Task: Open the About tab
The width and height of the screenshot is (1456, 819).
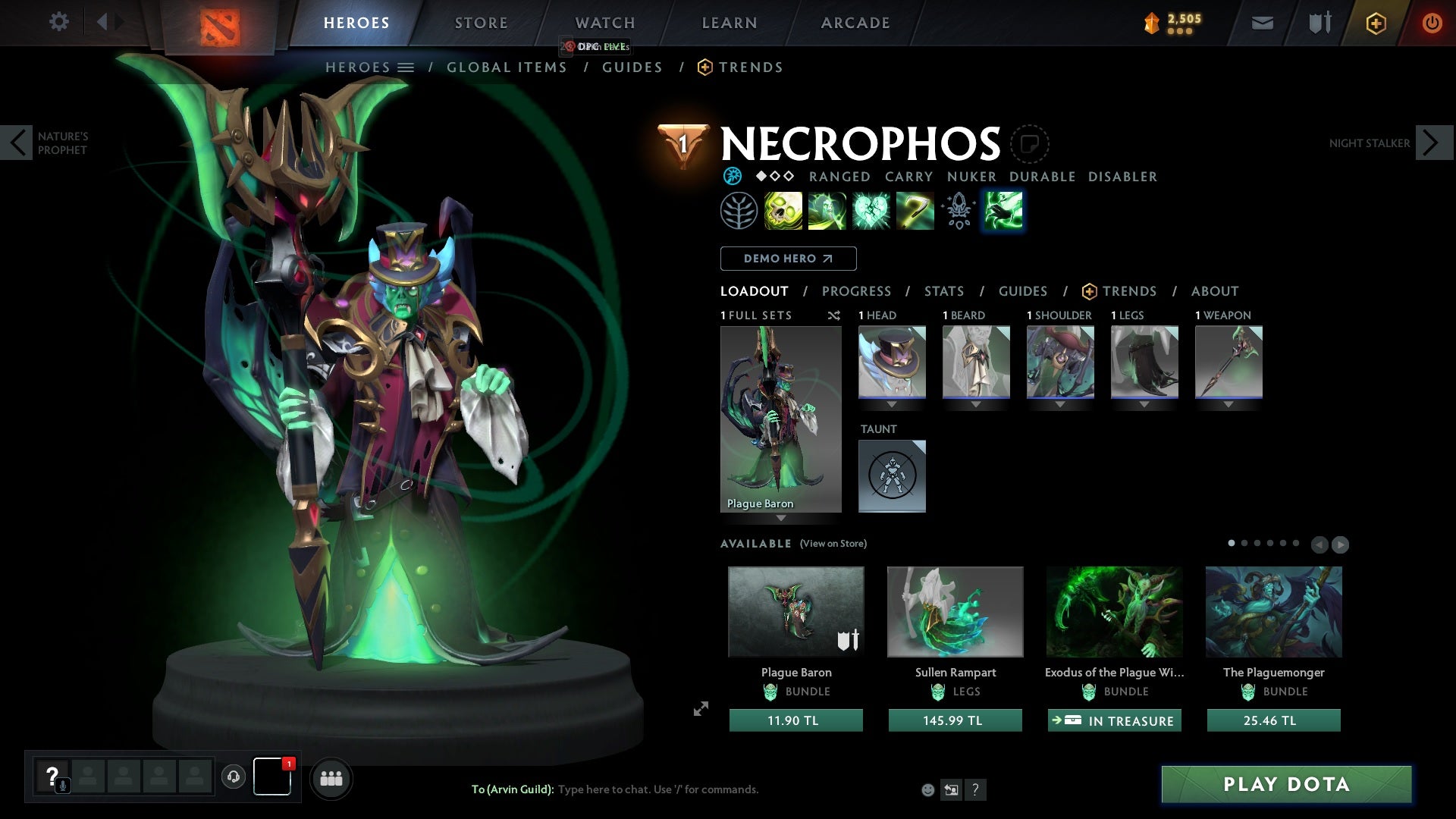Action: pos(1214,291)
